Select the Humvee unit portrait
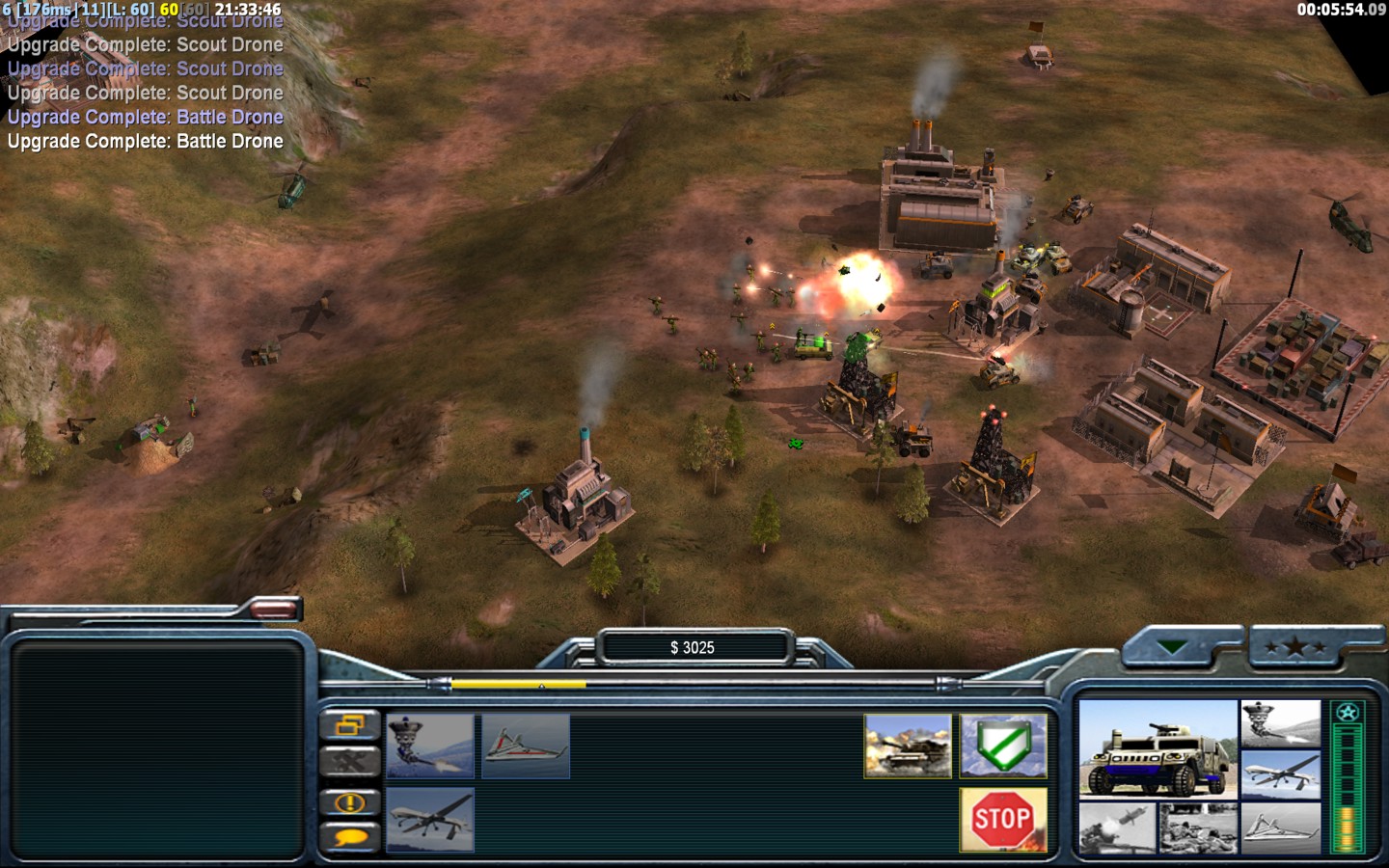The image size is (1389, 868). [x=1157, y=750]
